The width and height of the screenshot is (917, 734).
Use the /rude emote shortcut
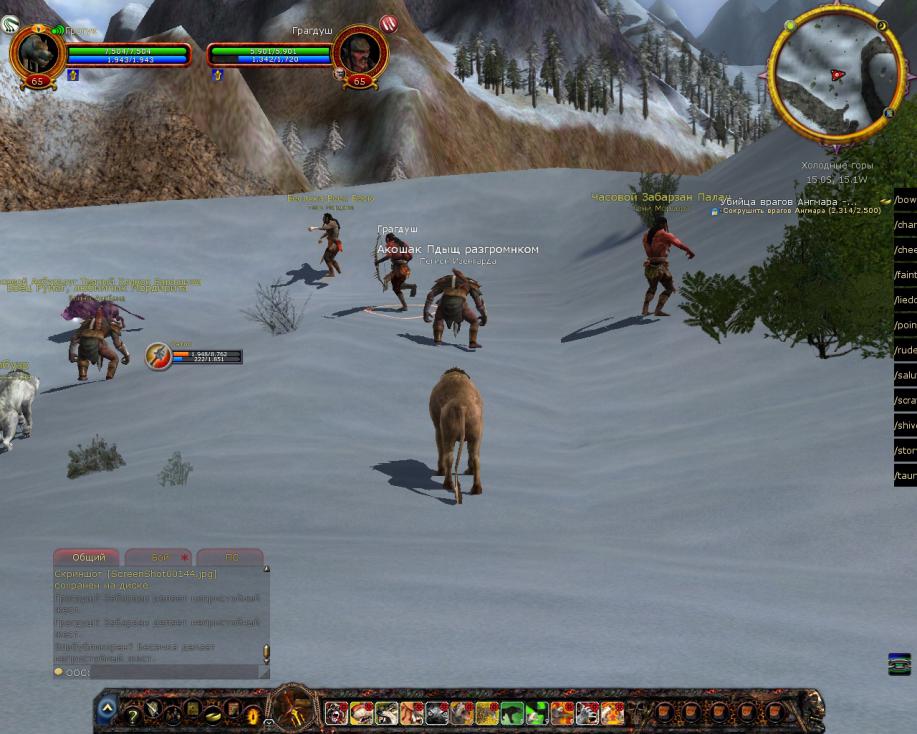tap(905, 350)
